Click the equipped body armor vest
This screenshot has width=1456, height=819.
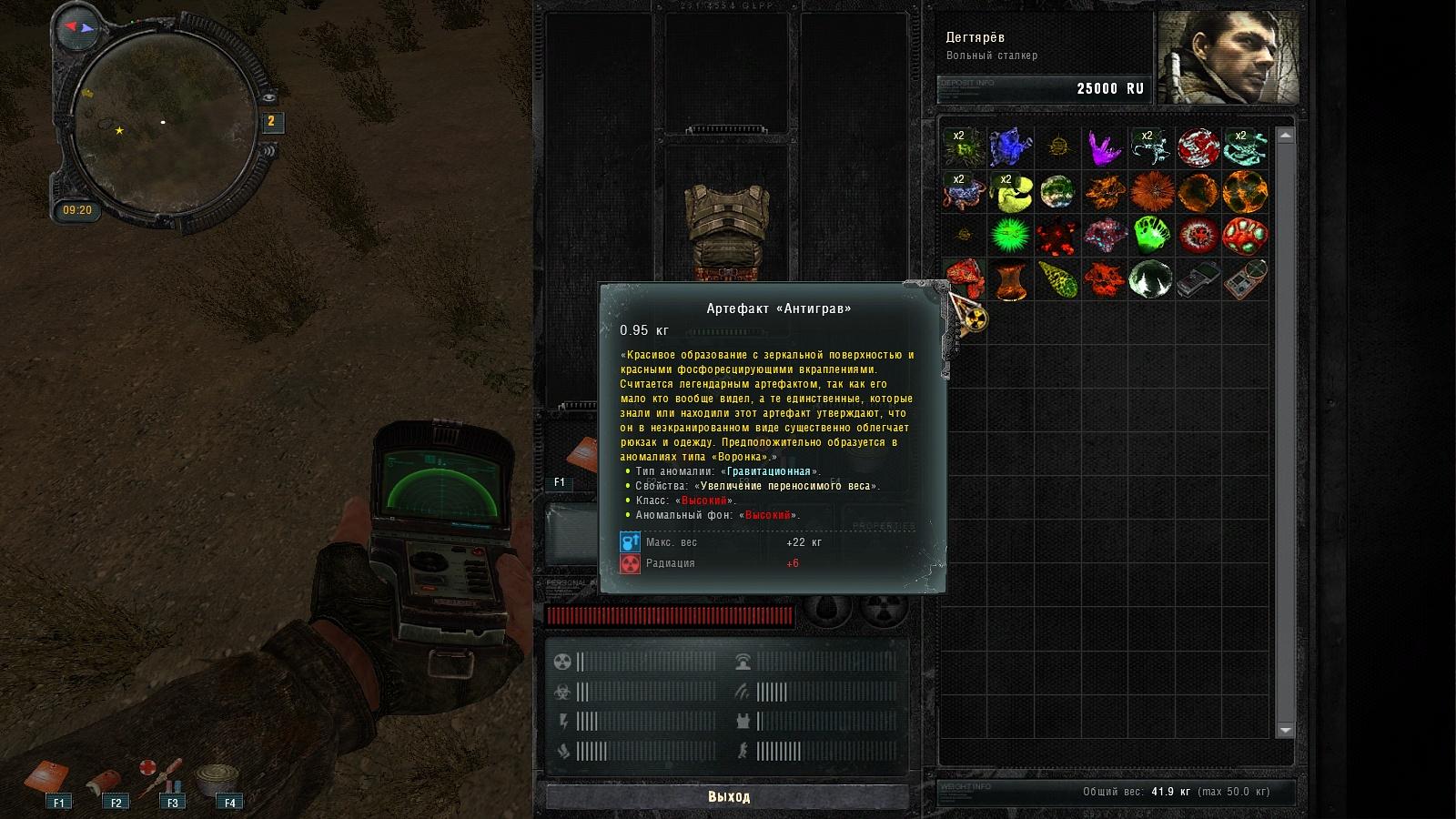tap(726, 227)
